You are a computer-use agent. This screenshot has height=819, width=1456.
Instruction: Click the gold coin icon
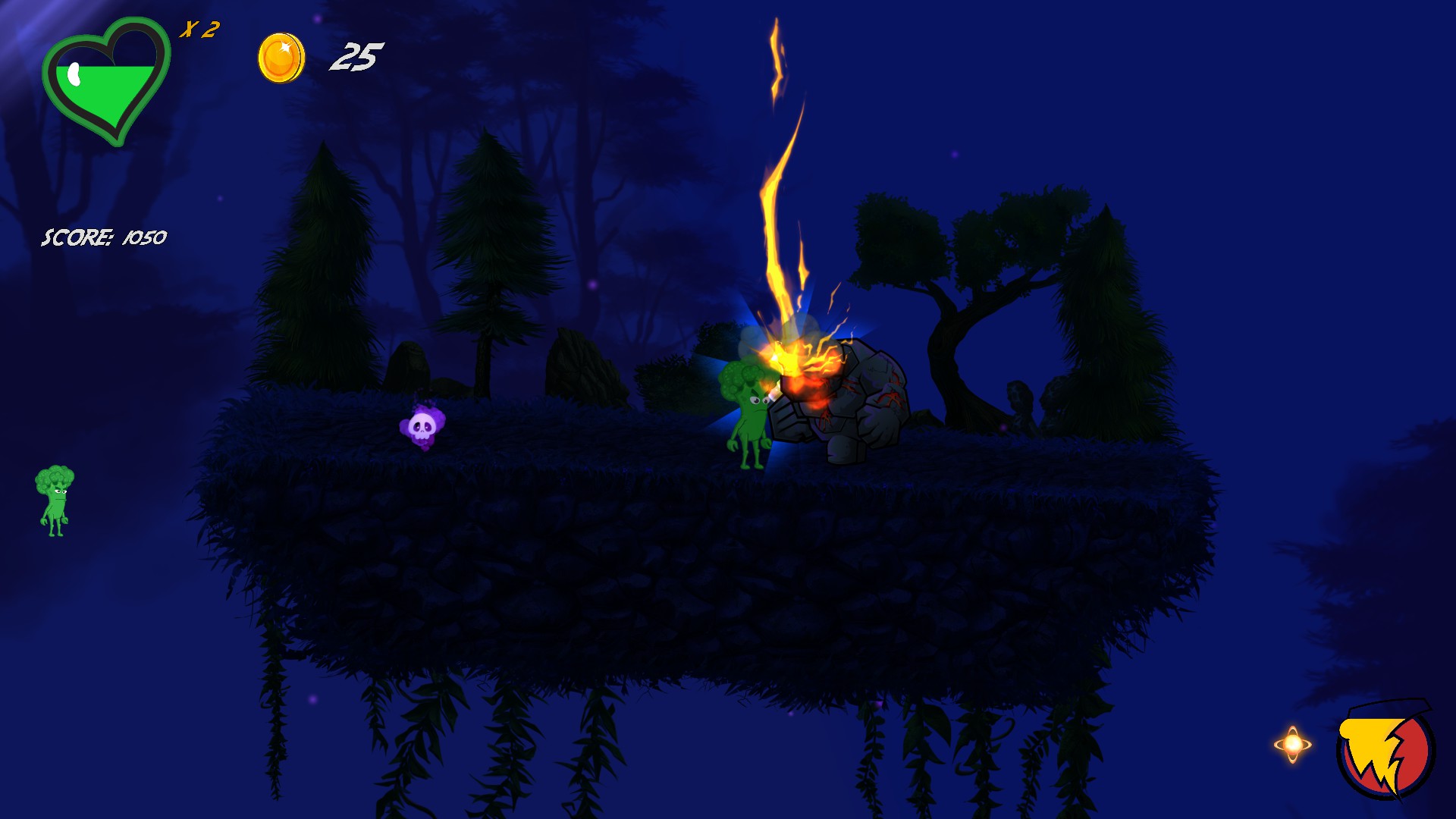[x=281, y=58]
